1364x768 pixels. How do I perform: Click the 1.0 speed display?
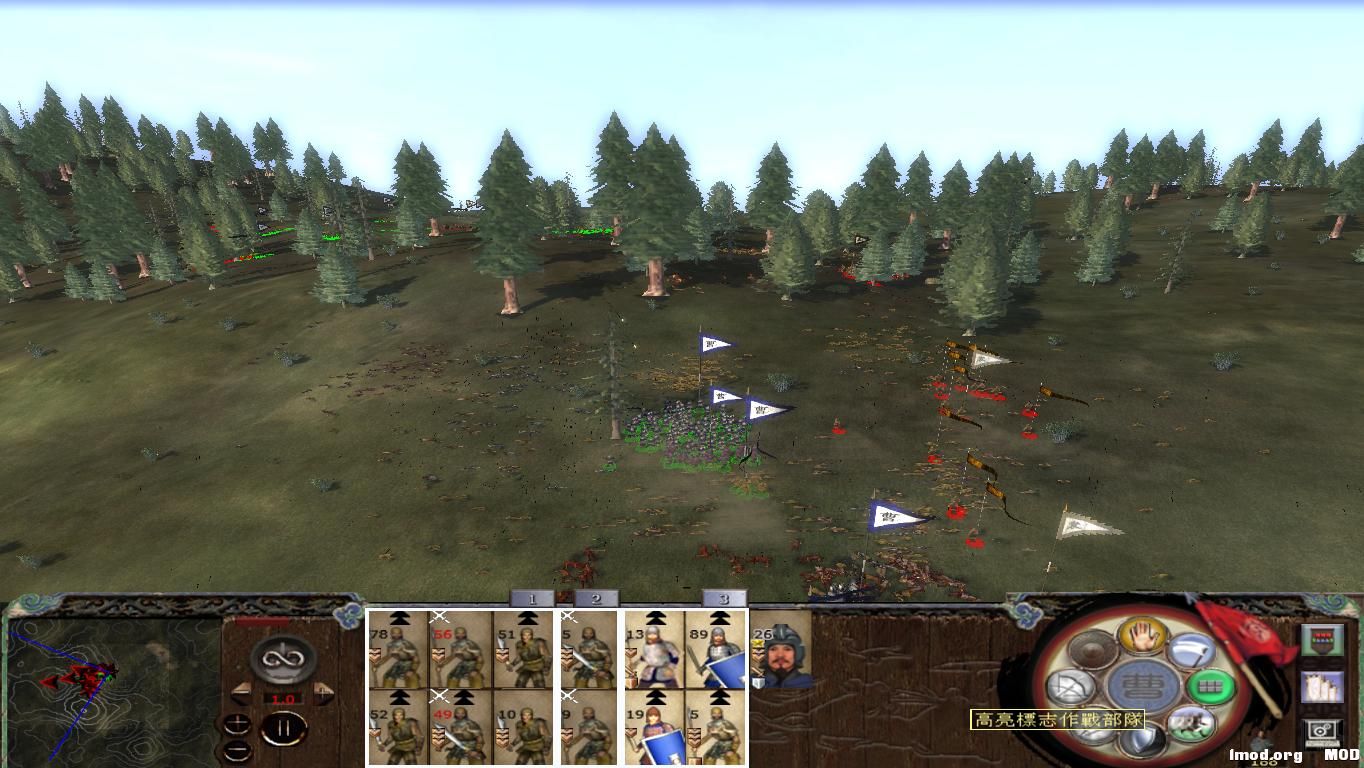[x=283, y=697]
